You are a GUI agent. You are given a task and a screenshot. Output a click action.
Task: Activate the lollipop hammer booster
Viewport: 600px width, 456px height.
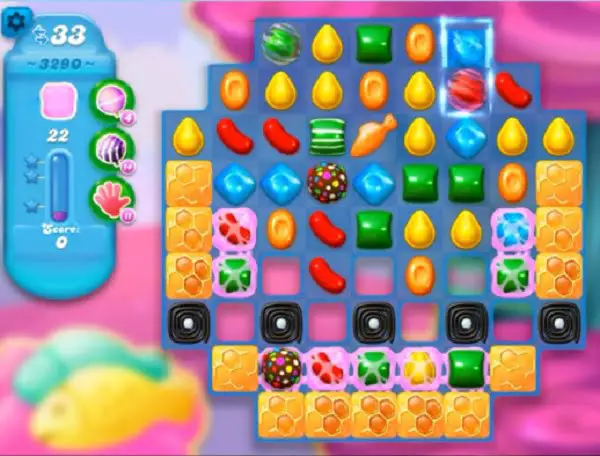[x=110, y=99]
